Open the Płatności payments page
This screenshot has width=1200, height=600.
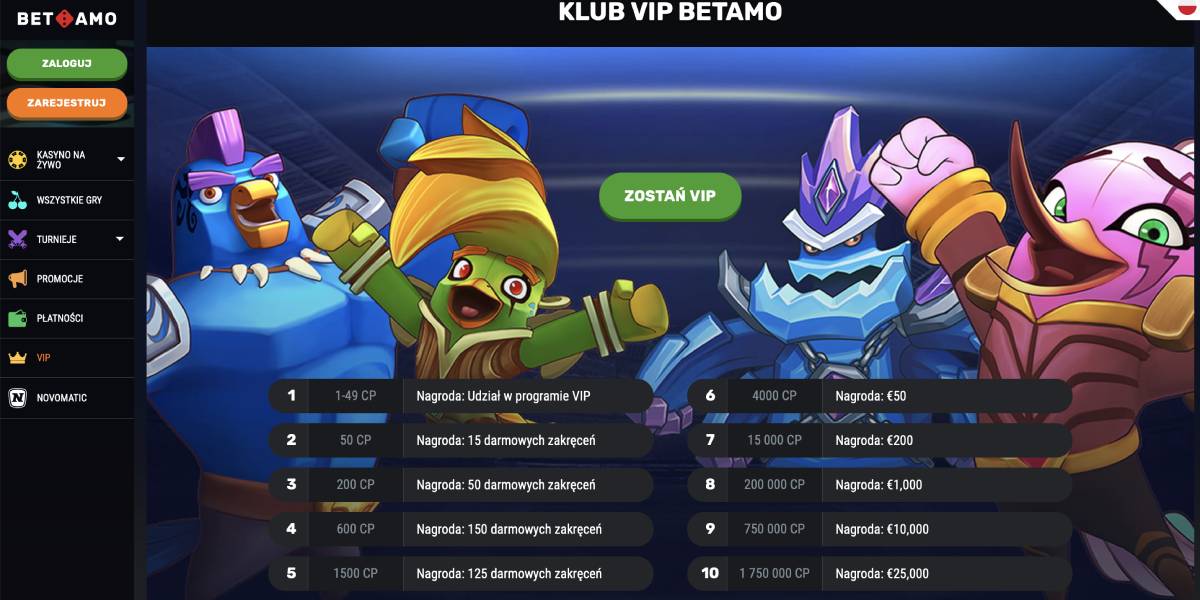tap(59, 318)
